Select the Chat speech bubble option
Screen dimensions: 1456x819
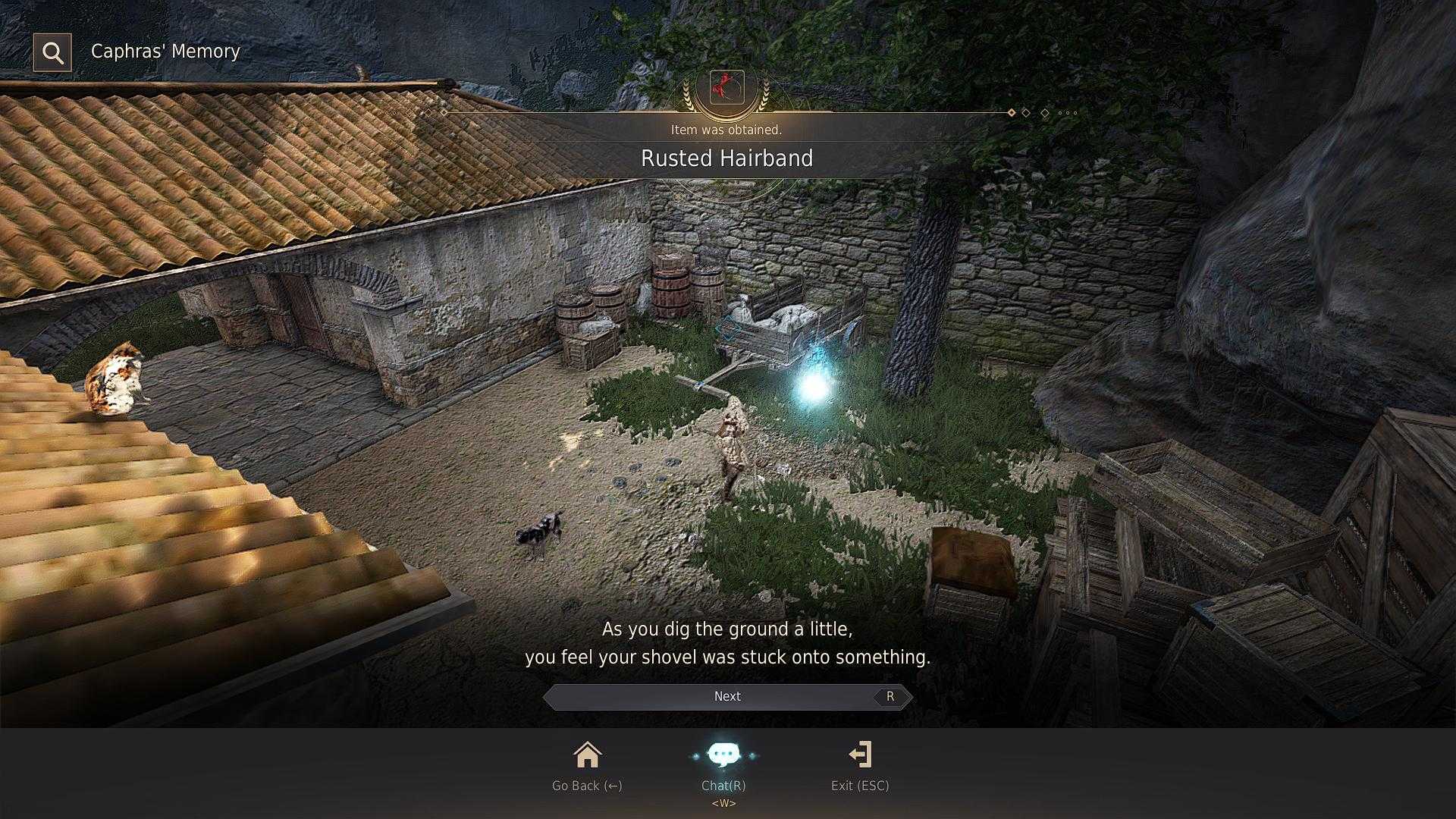pyautogui.click(x=723, y=755)
